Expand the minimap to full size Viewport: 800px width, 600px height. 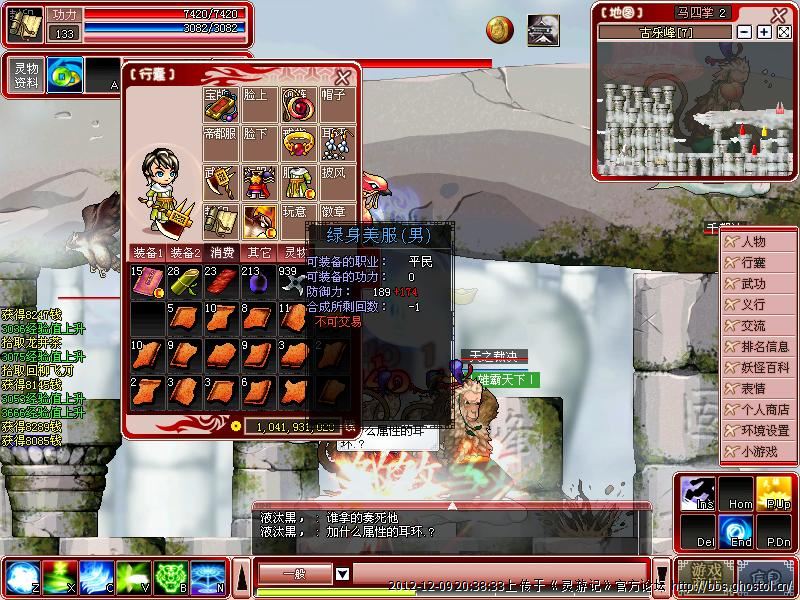coord(784,32)
